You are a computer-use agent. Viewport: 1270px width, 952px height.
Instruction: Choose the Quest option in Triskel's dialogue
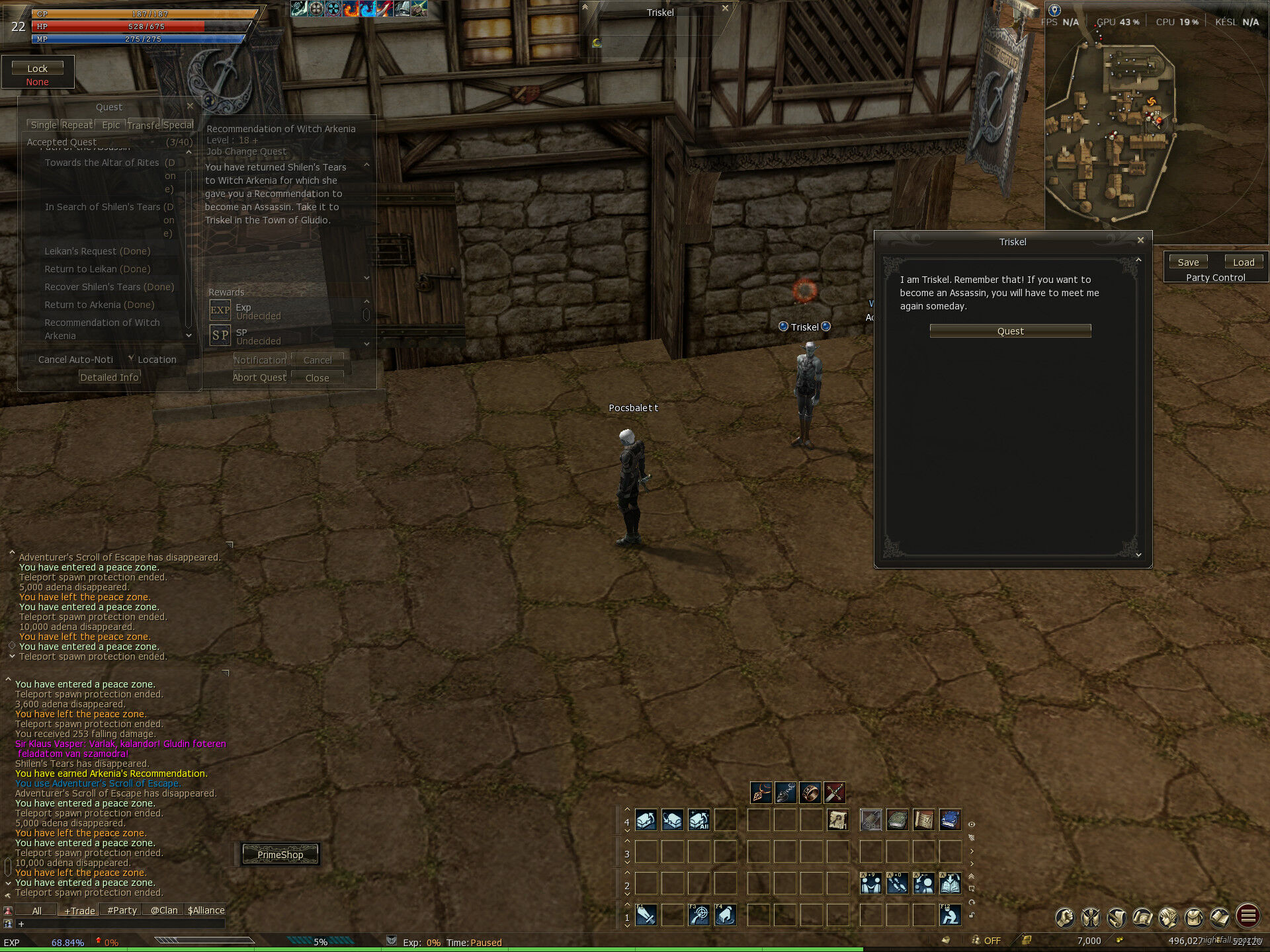point(1010,331)
